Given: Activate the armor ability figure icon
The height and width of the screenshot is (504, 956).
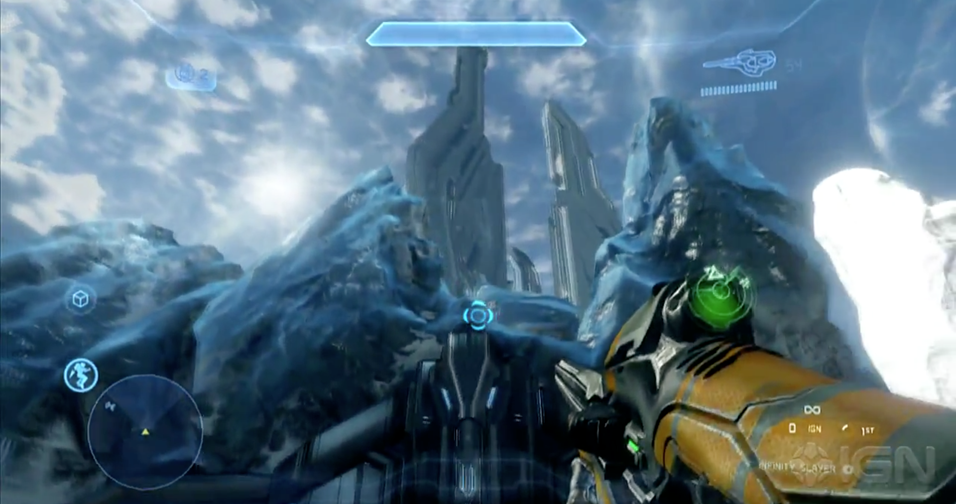Looking at the screenshot, I should pos(81,375).
